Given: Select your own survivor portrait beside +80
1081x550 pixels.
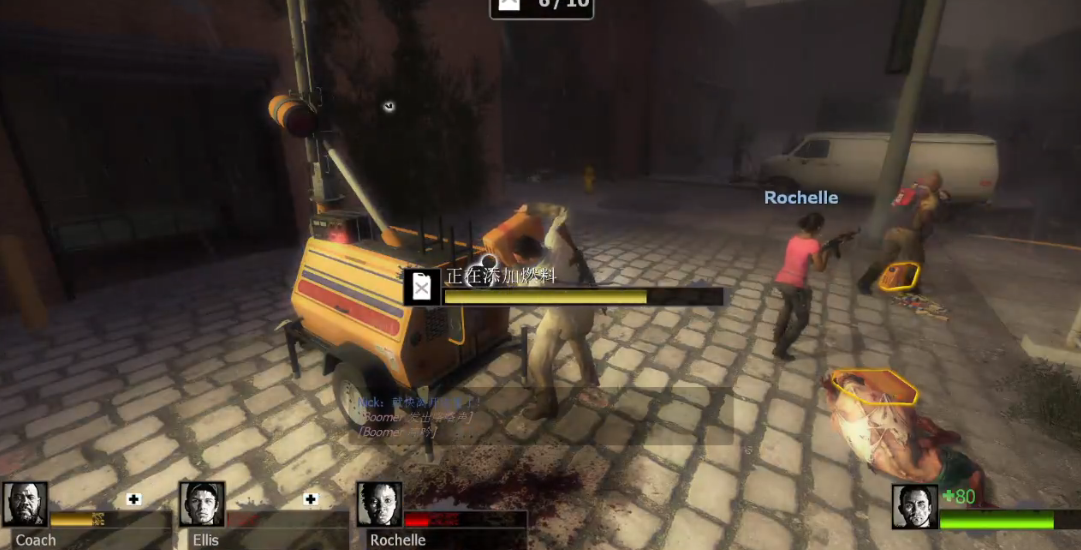Looking at the screenshot, I should [x=914, y=507].
